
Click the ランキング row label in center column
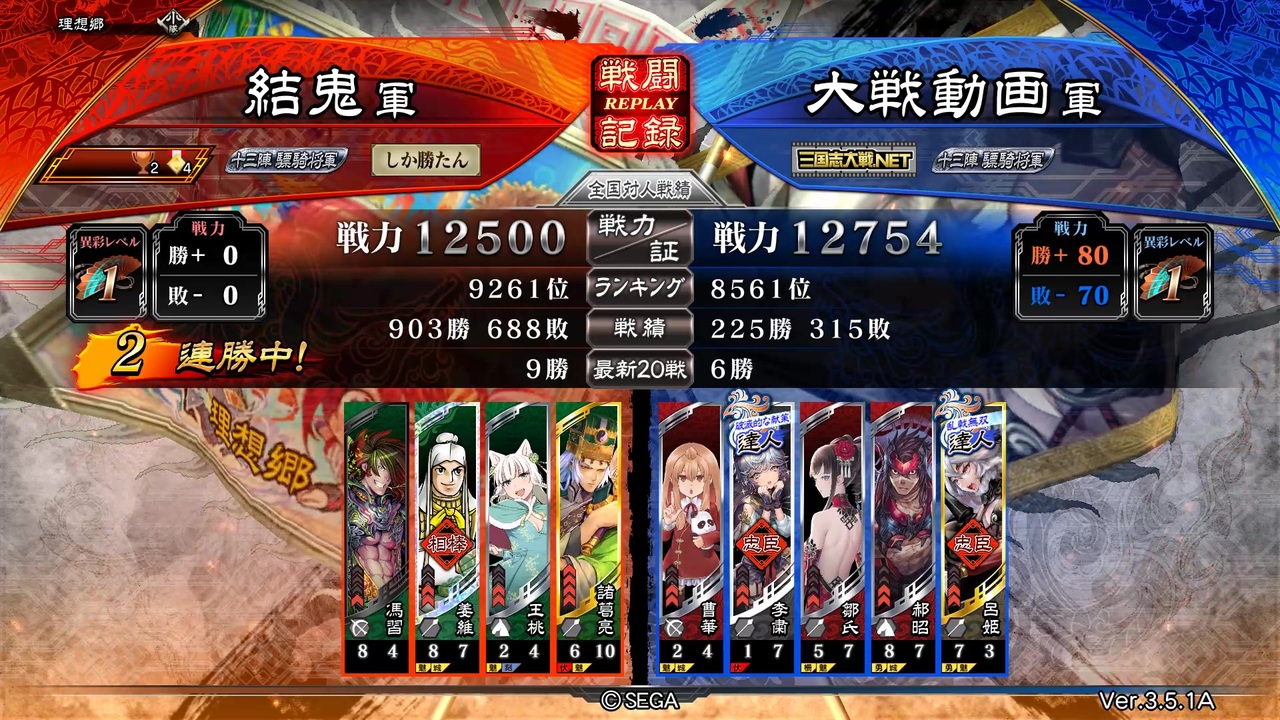[x=639, y=287]
